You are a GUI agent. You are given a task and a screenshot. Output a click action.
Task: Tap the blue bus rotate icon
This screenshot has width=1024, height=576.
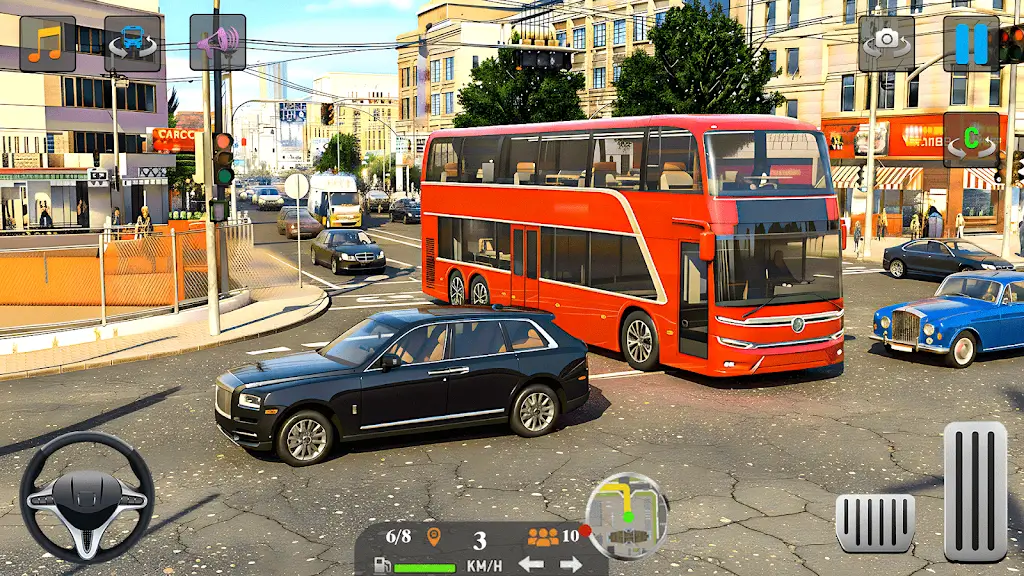(132, 44)
